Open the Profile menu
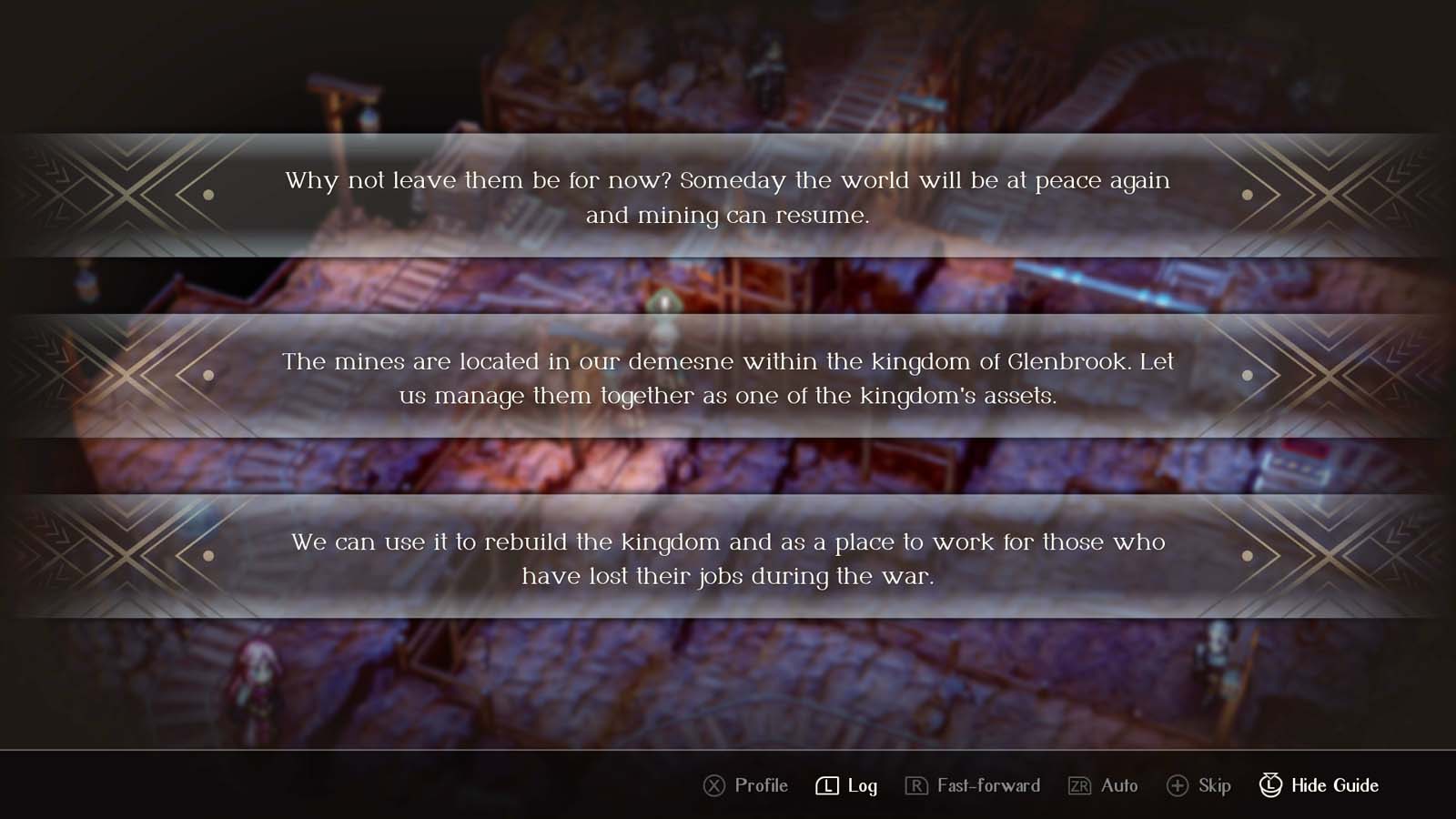This screenshot has width=1456, height=819. click(x=760, y=784)
